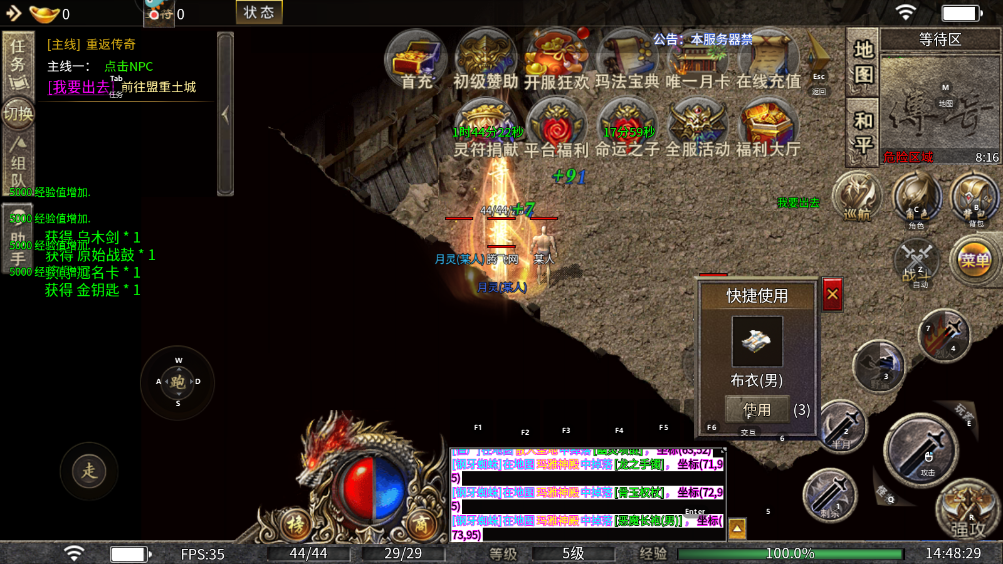Screen dimensions: 1003x564
Task: Close the 快捷使用 quick-use popup
Action: tap(832, 294)
